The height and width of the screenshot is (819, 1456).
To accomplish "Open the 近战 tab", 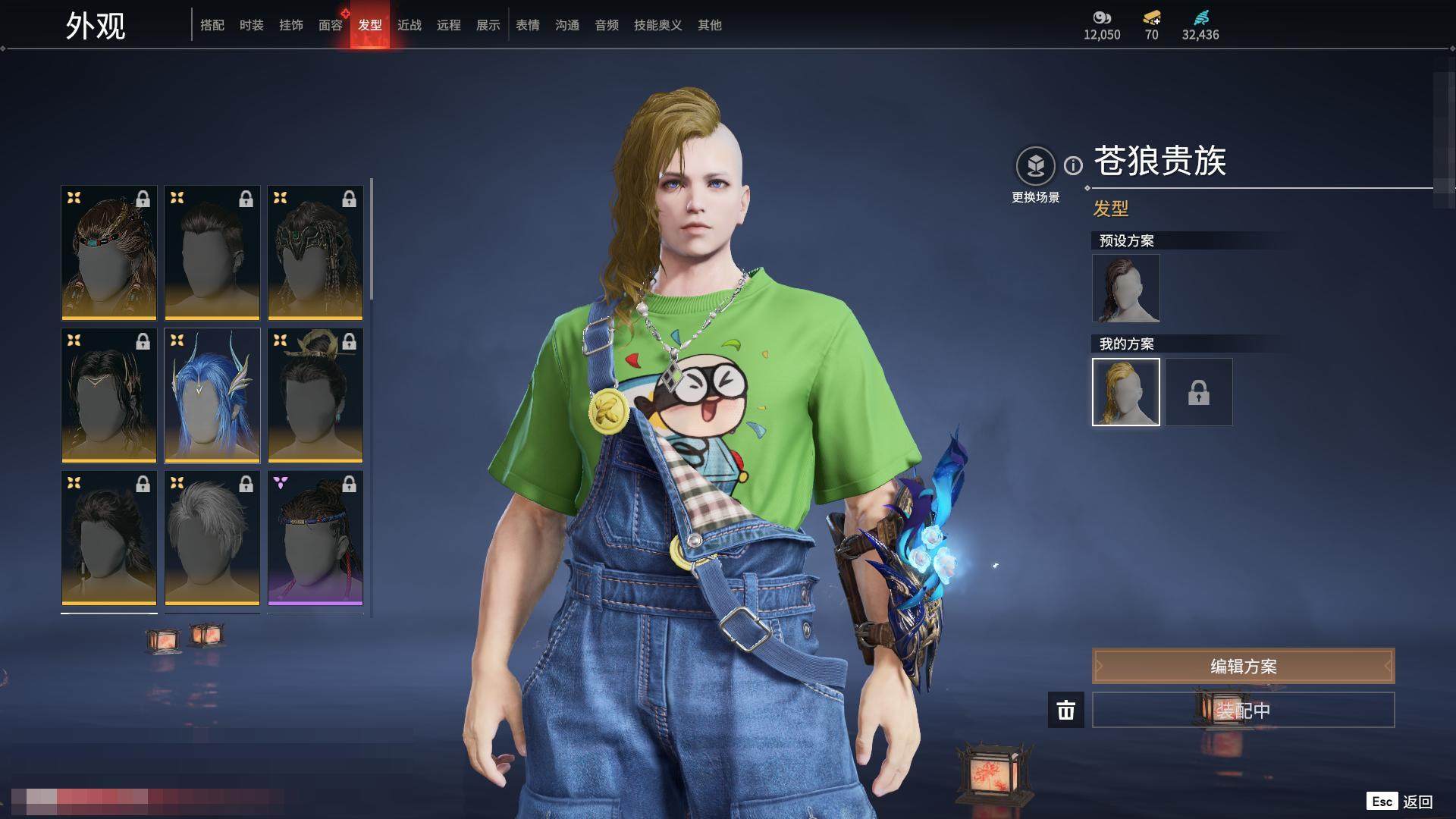I will [x=409, y=25].
